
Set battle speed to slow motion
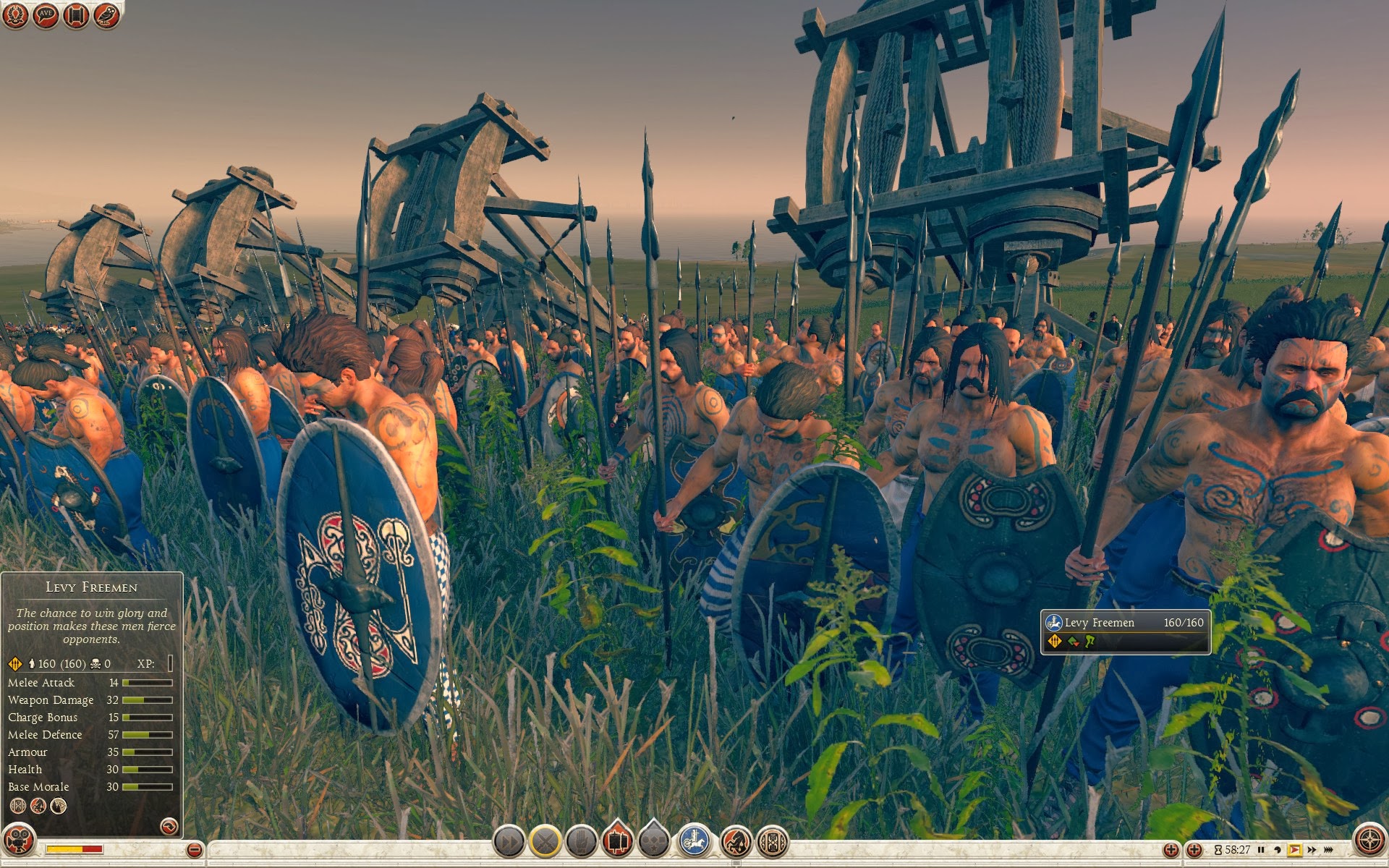1278,850
